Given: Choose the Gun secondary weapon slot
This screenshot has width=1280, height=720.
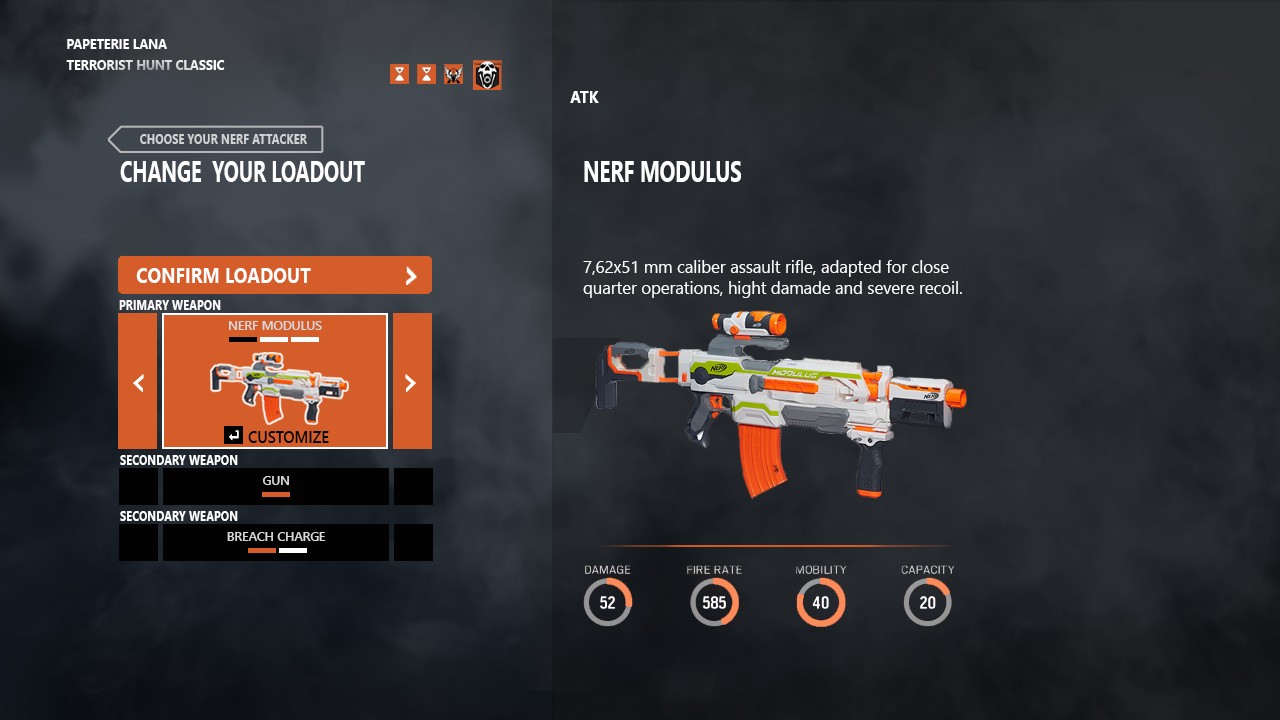Looking at the screenshot, I should 276,486.
